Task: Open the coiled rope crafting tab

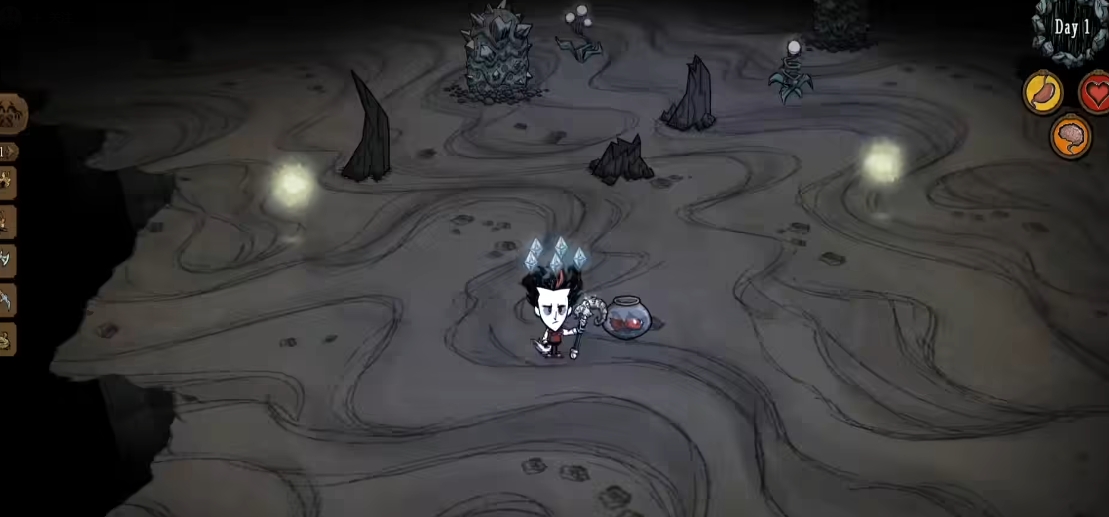Action: (6, 339)
